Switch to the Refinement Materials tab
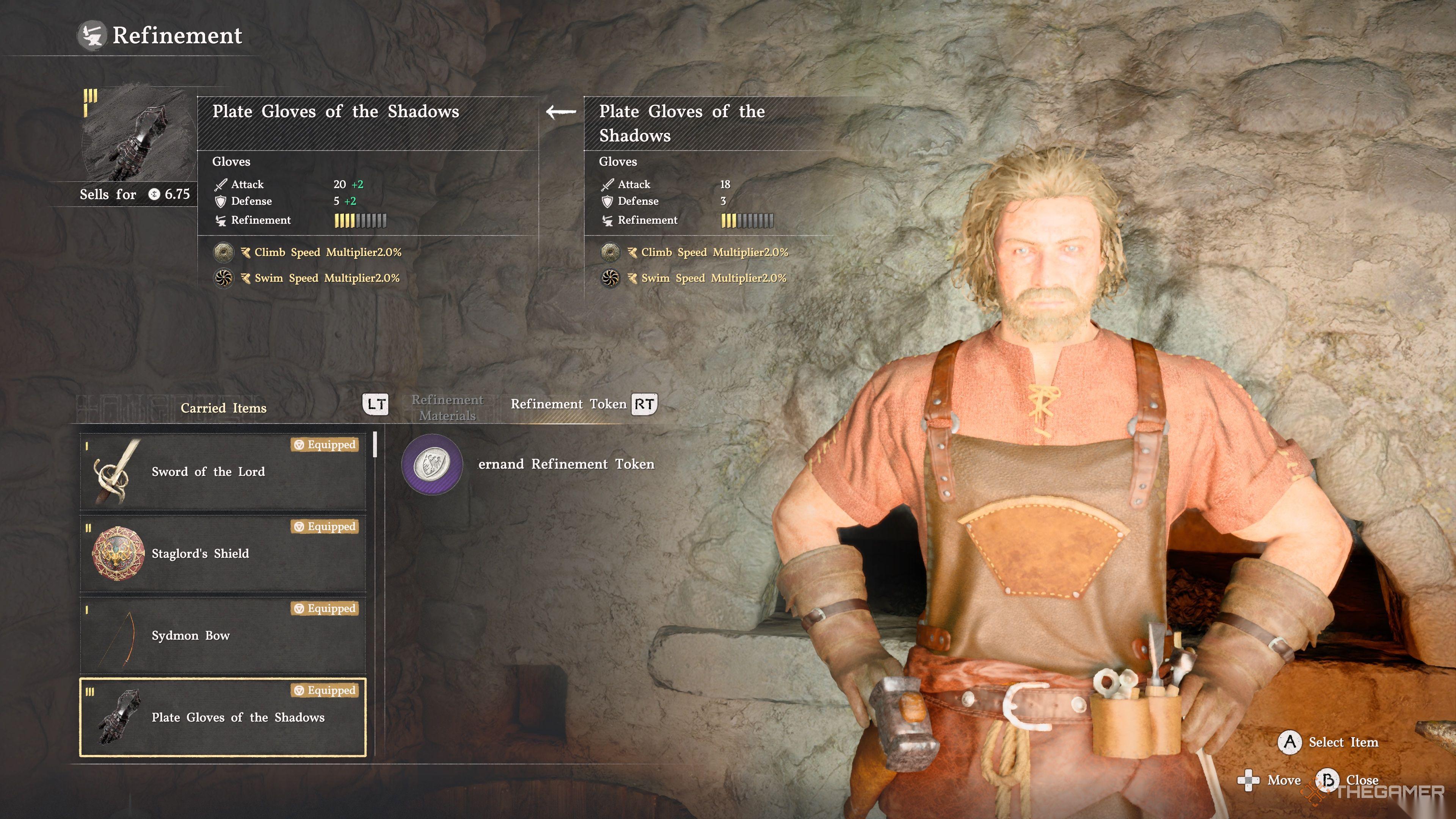 pos(447,407)
